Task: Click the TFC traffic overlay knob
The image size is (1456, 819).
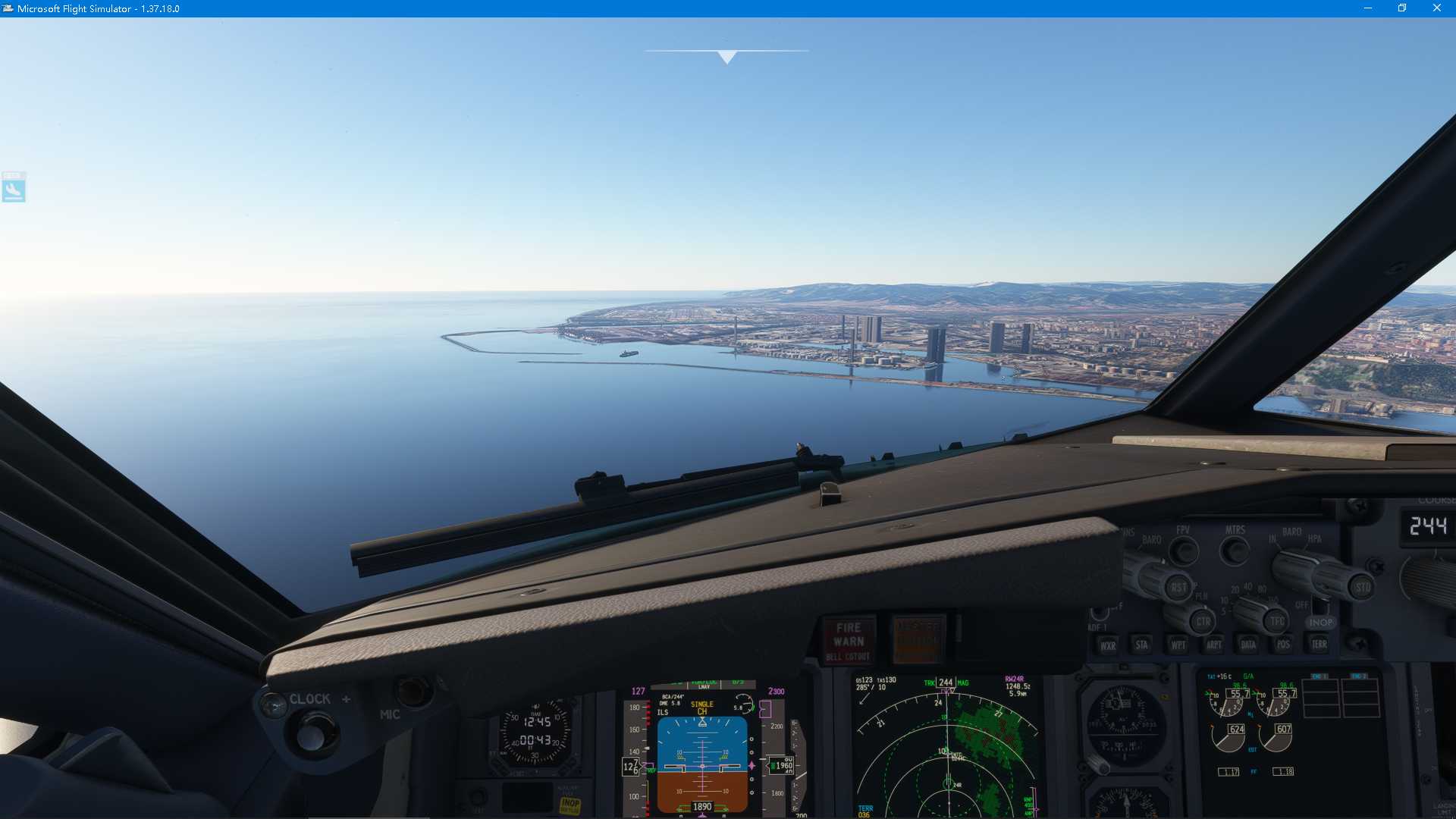Action: (1275, 620)
